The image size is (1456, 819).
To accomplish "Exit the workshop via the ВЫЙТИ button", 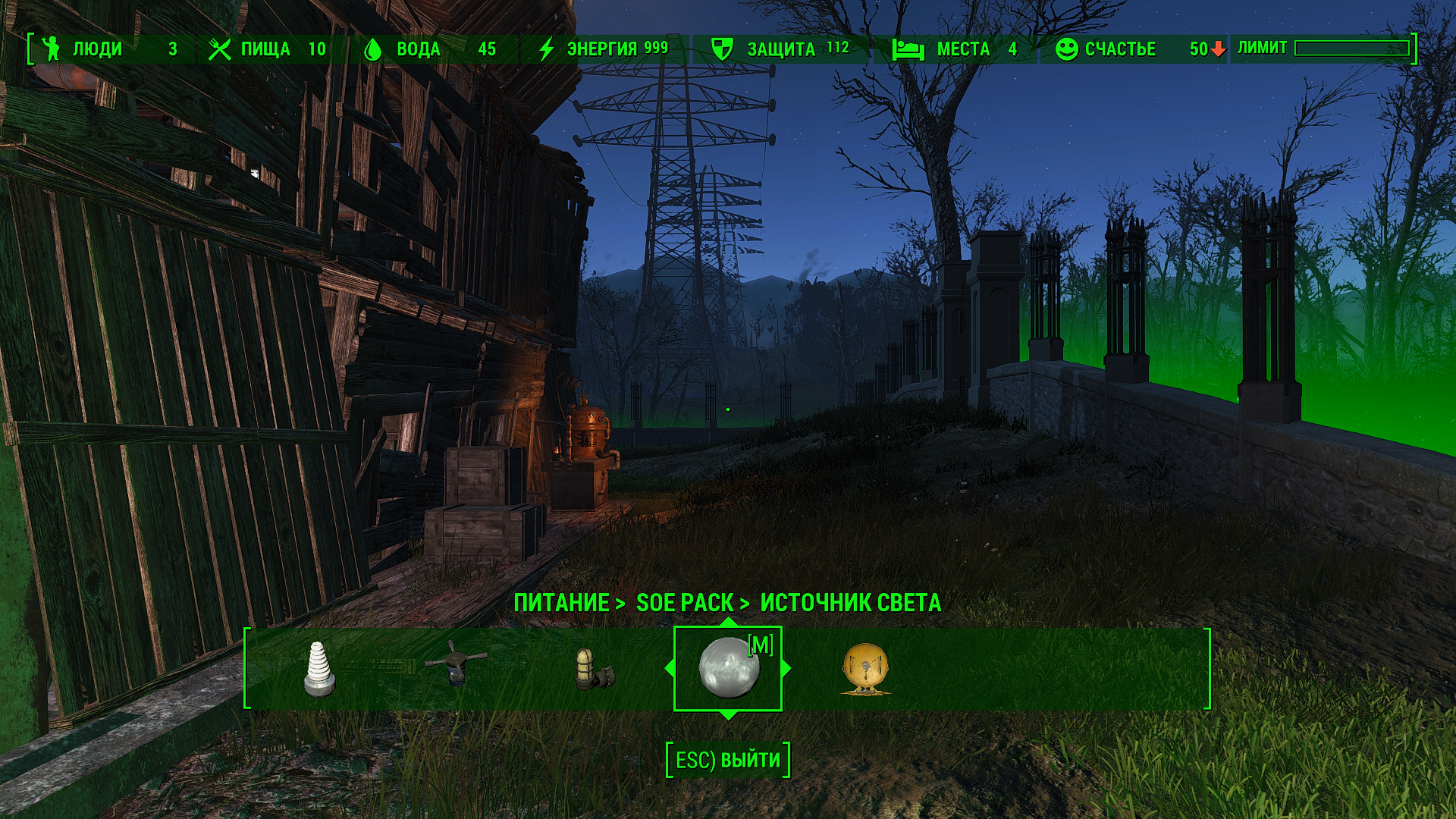I will pos(728,760).
